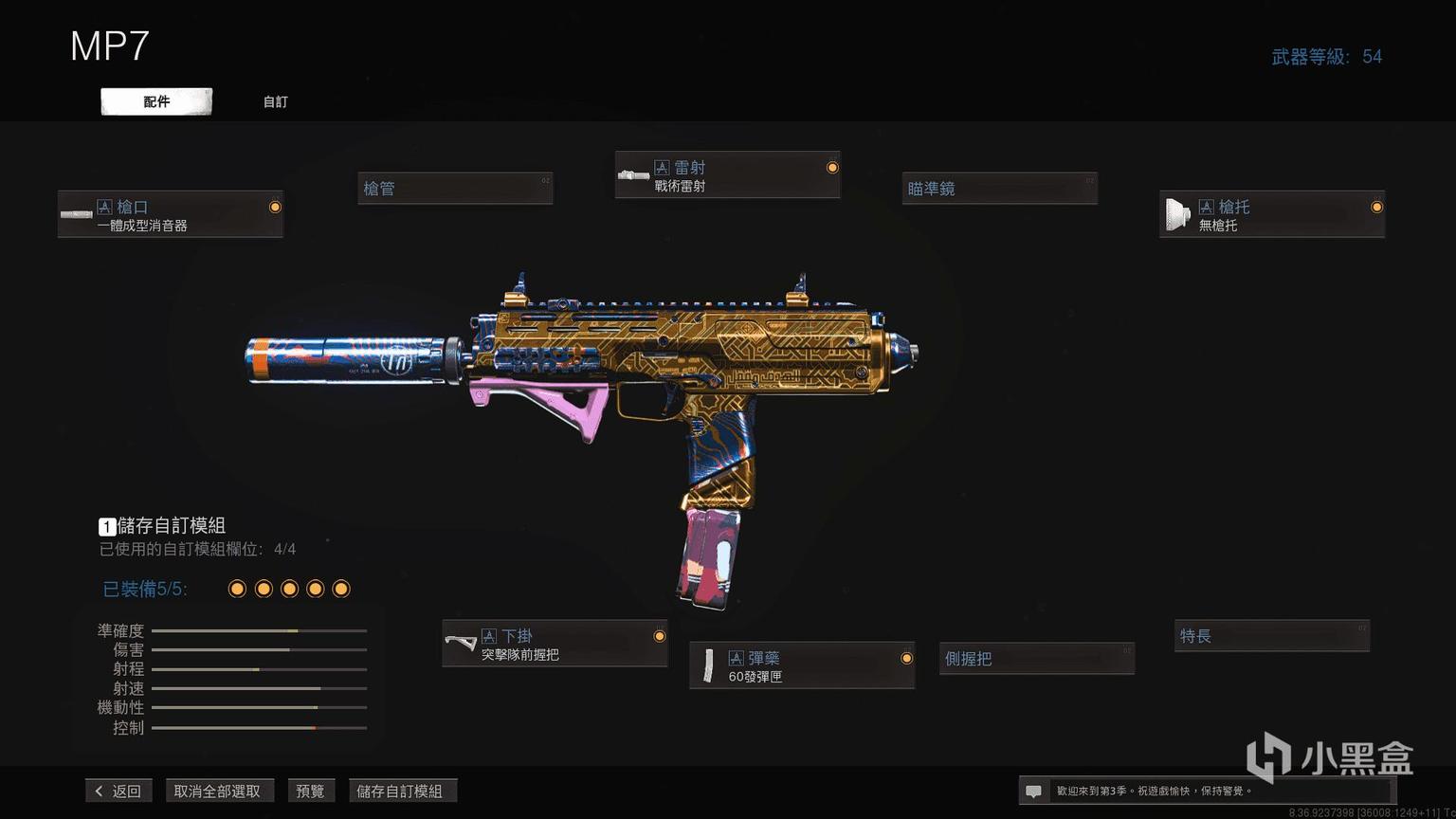Click 儲存自訂模組 in the bottom bar
Screen dimensions: 1456x819
(x=400, y=791)
